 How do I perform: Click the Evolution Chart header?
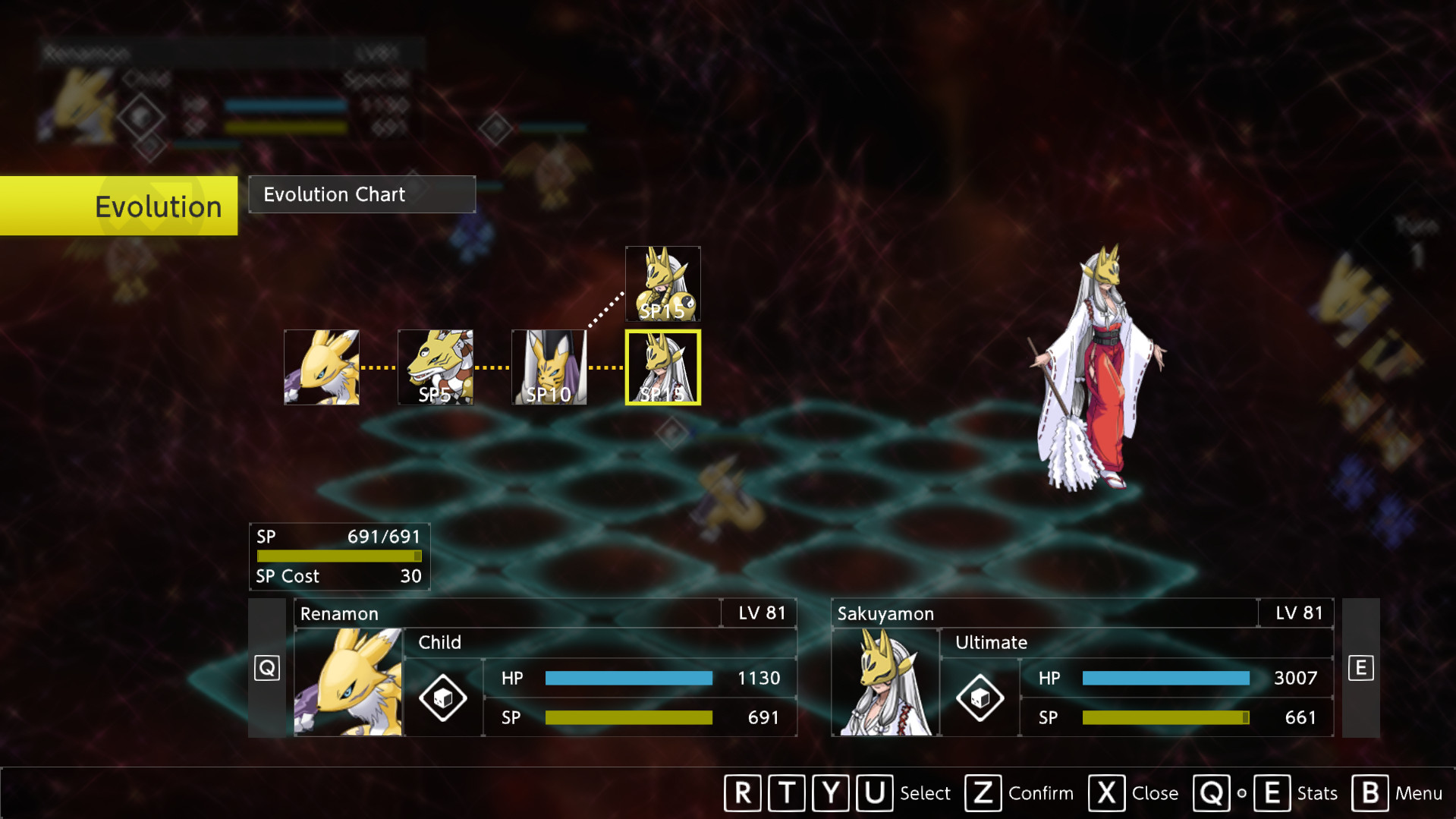click(334, 194)
